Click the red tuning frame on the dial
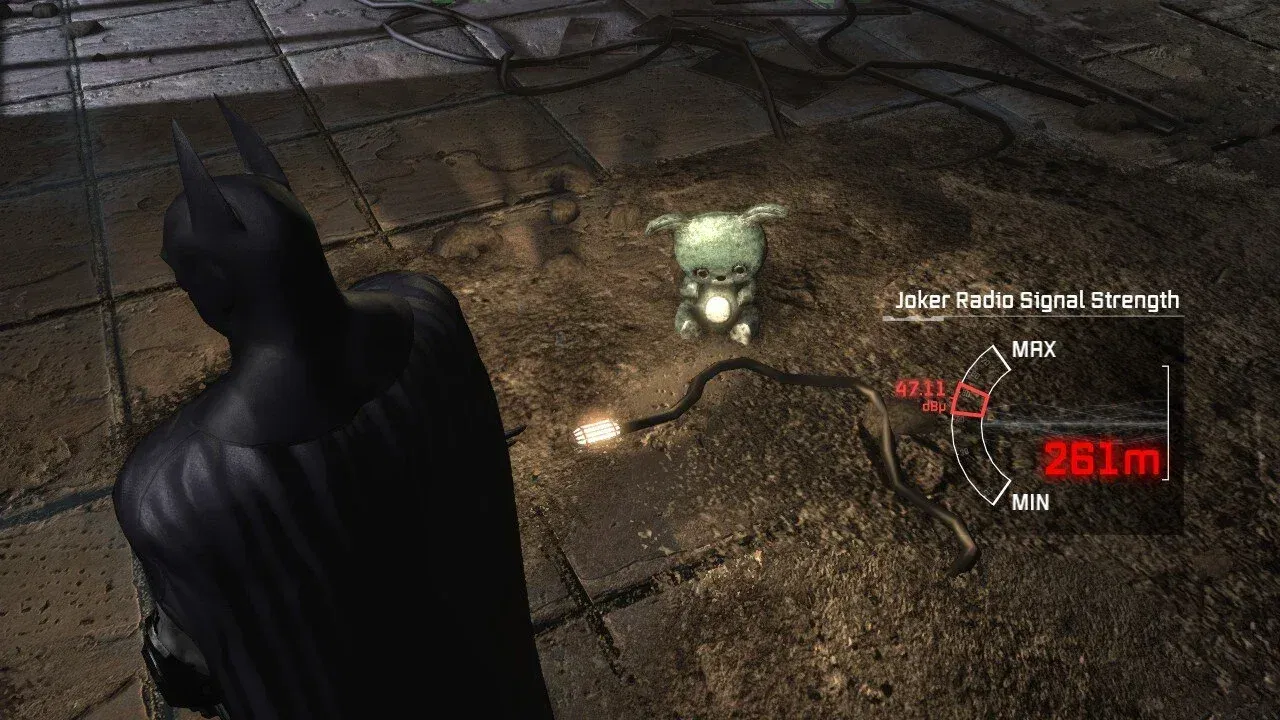This screenshot has width=1280, height=720. tap(967, 399)
